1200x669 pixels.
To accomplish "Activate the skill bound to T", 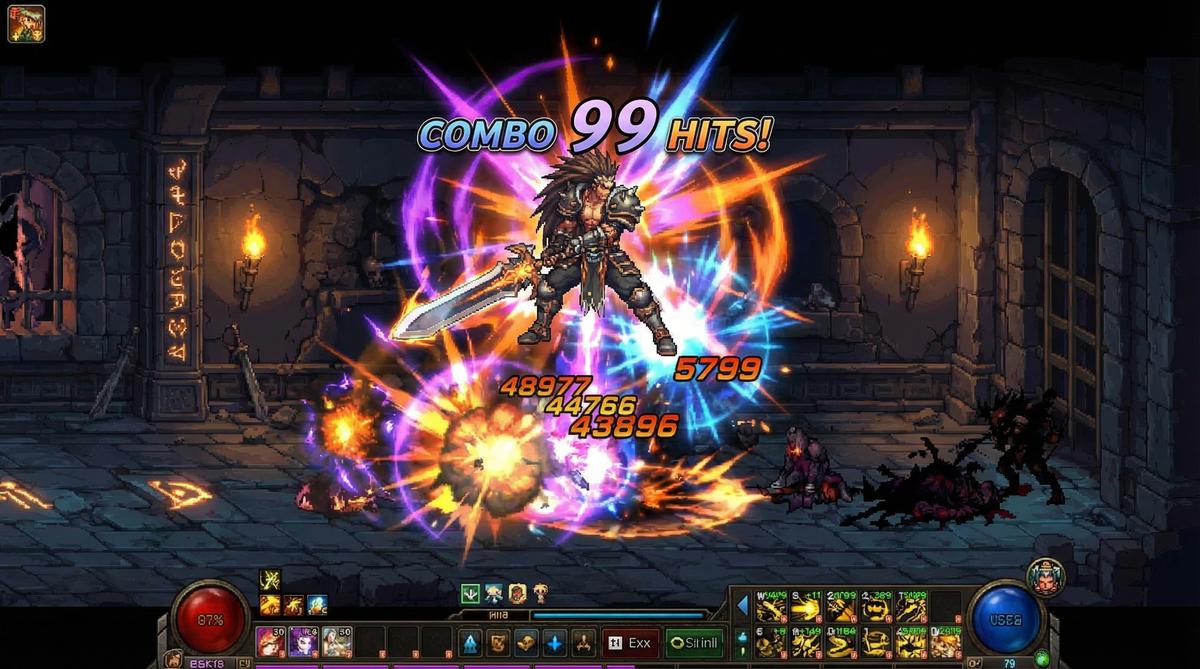I will [x=912, y=607].
